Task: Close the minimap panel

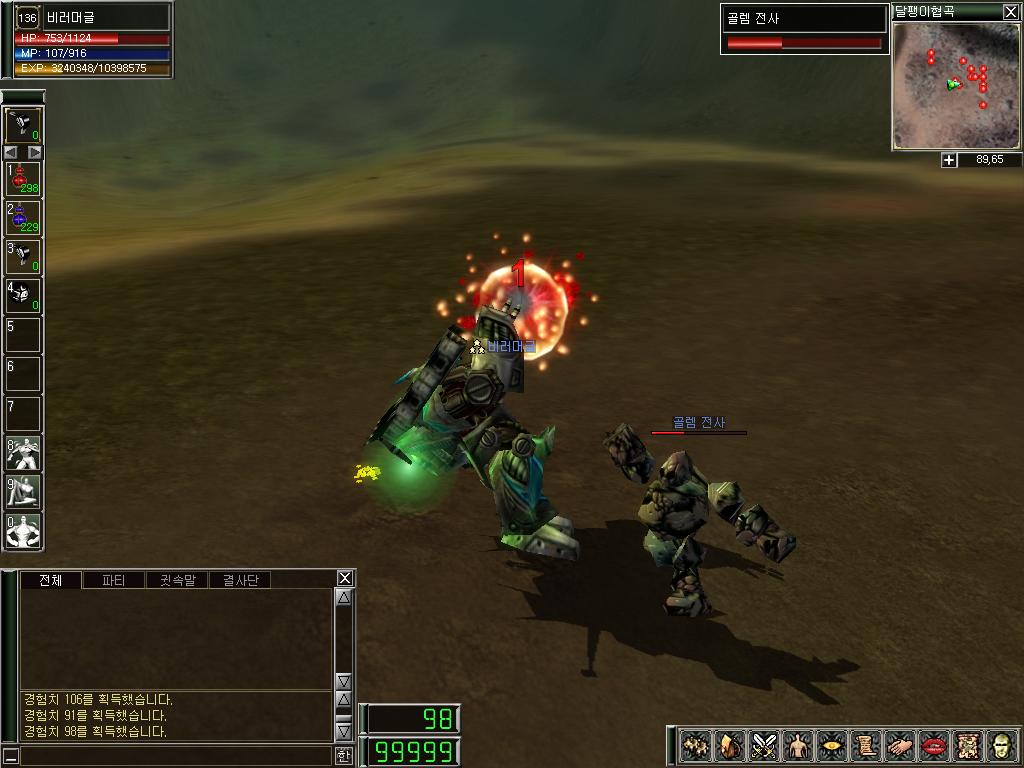Action: pos(1011,12)
